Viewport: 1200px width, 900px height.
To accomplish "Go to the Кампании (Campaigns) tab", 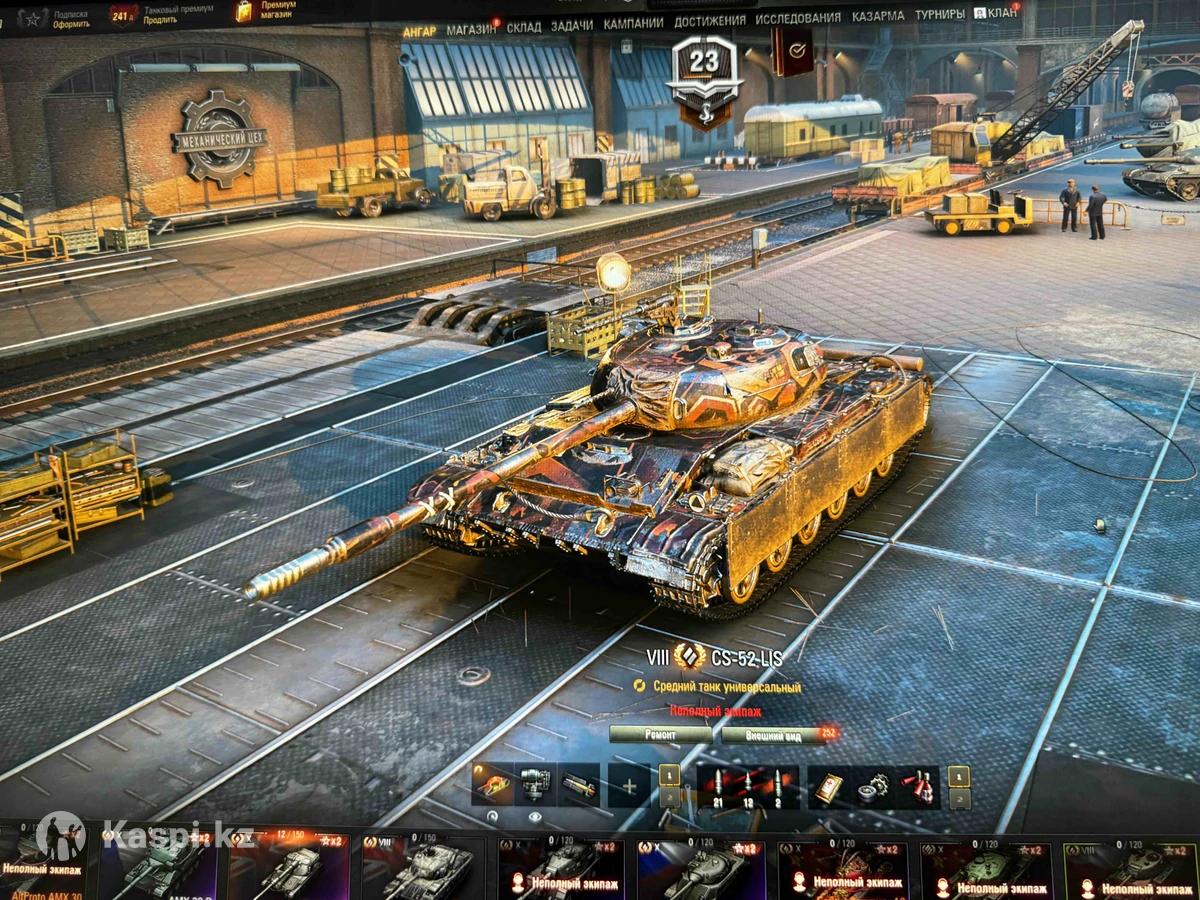I will click(633, 22).
